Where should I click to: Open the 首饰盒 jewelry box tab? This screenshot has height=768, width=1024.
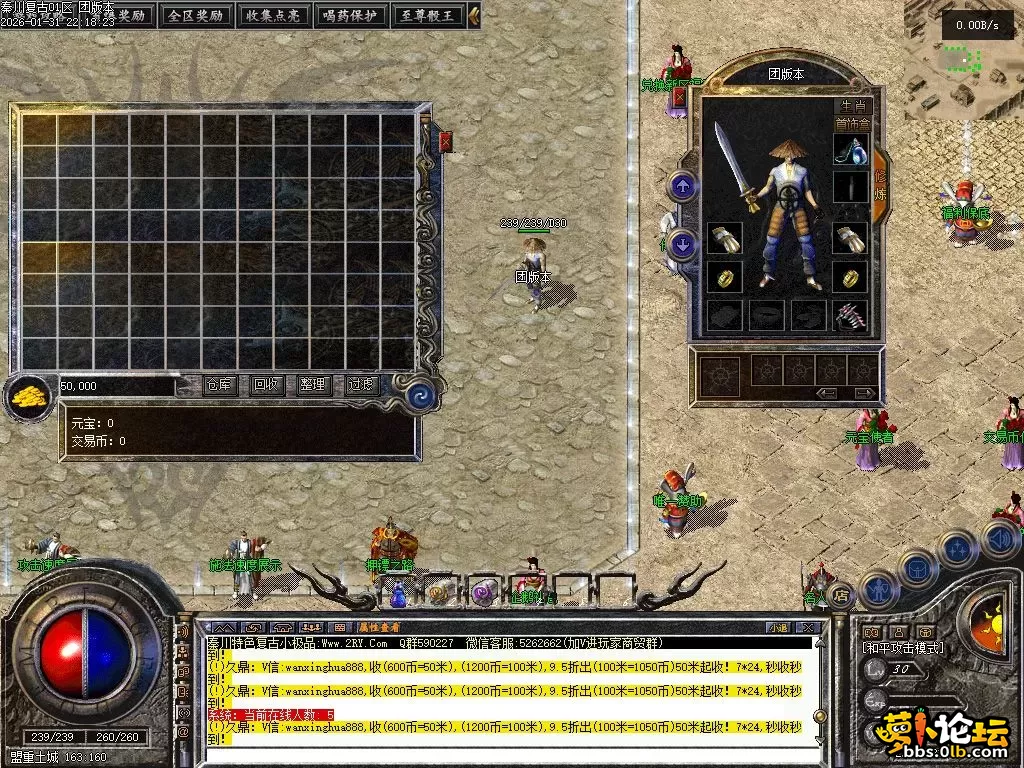pyautogui.click(x=853, y=124)
